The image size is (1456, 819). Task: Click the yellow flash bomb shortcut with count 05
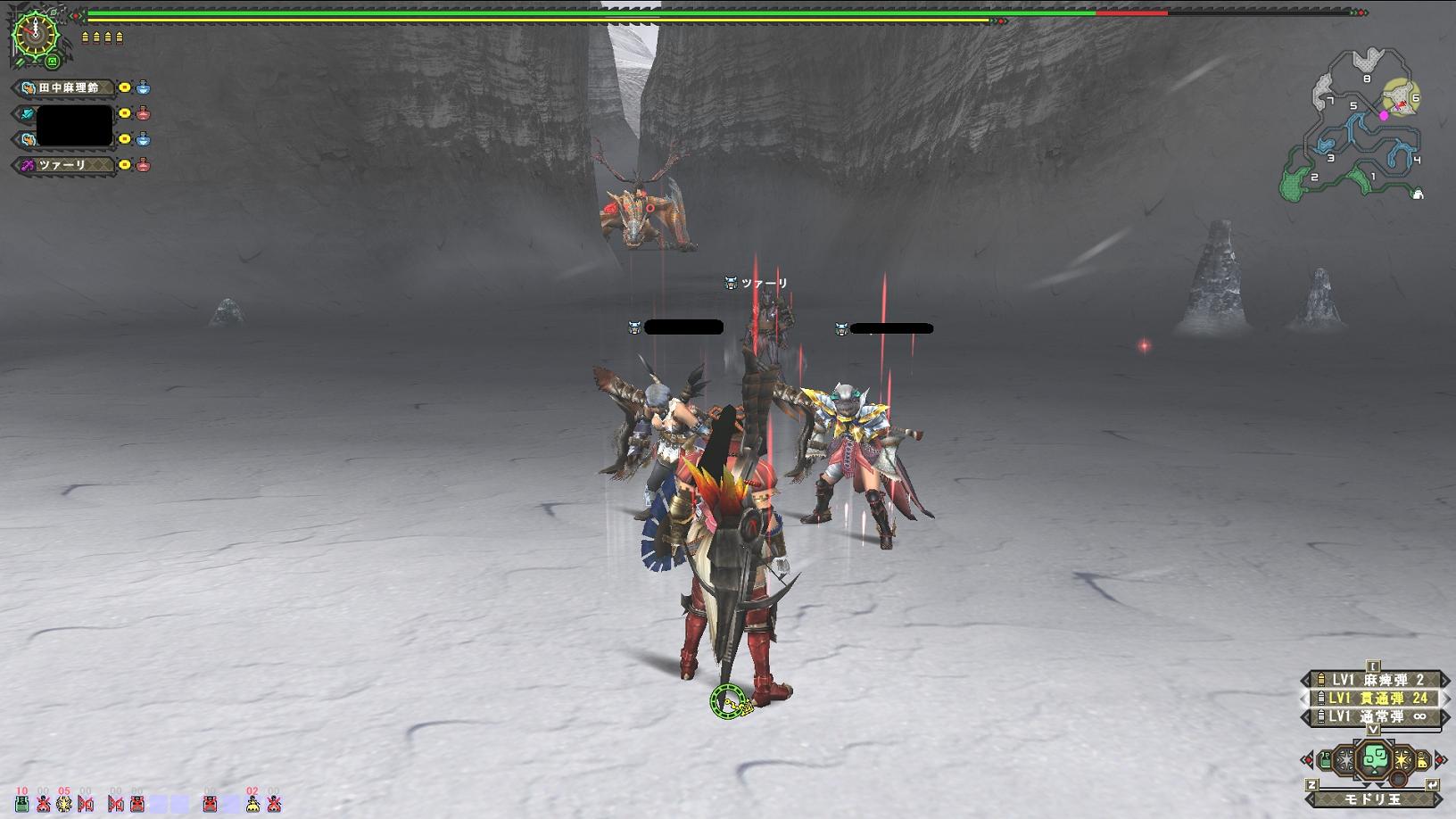64,803
